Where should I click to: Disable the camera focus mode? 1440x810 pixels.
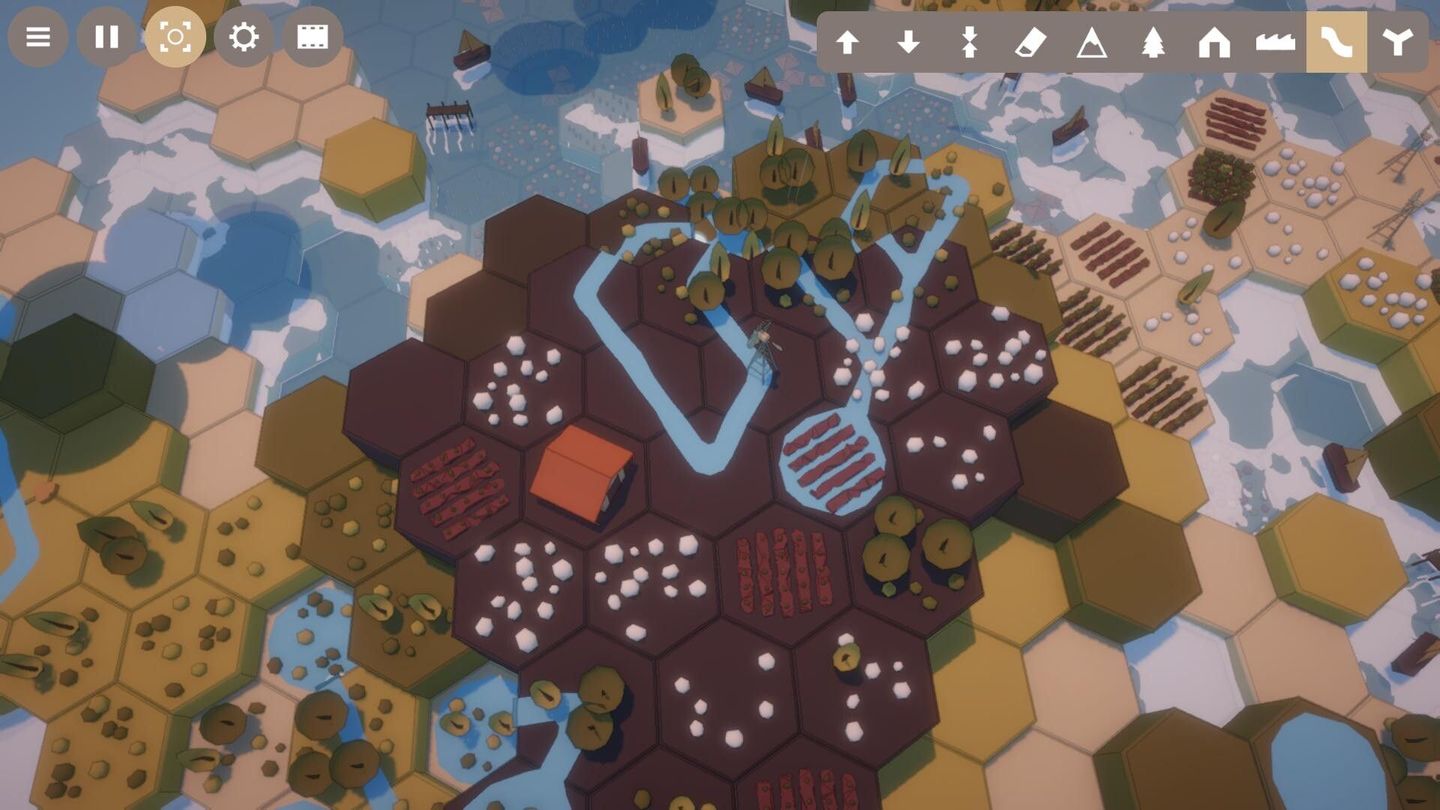[175, 37]
